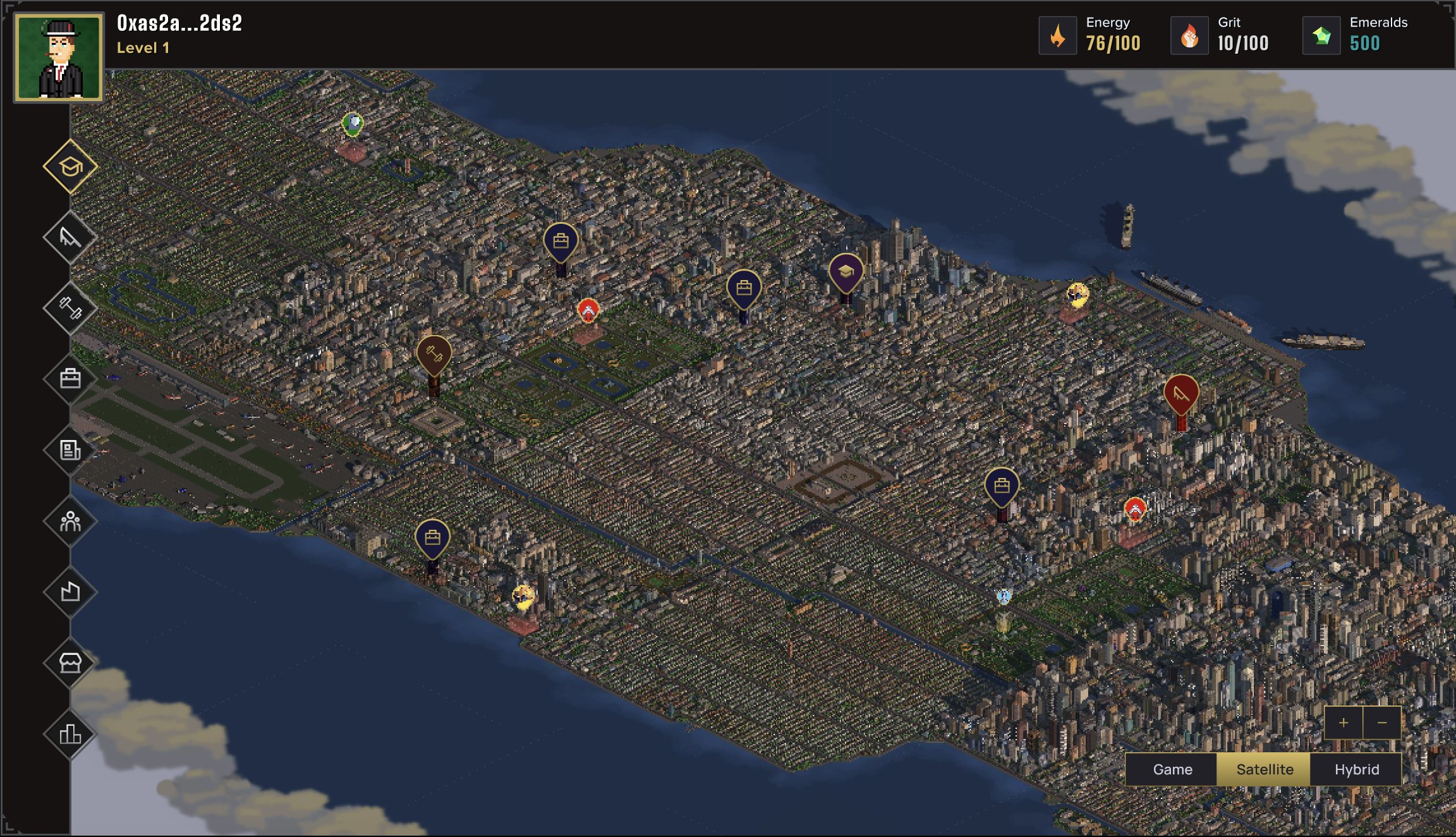Open the knife category in sidebar

coord(70,238)
